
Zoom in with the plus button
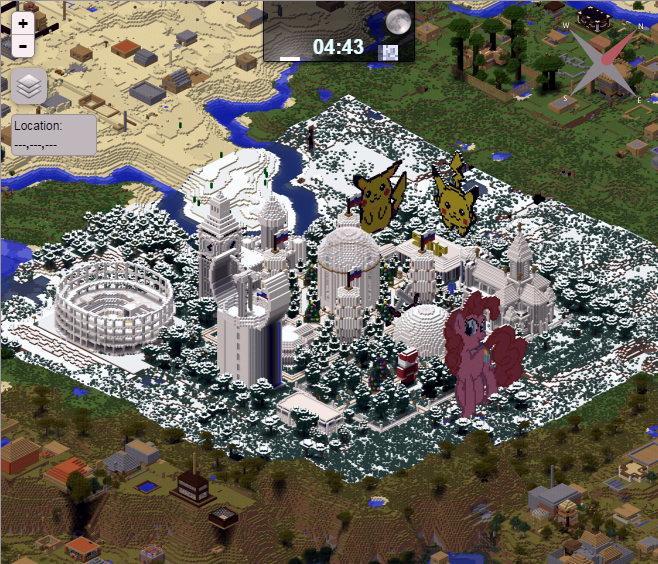(x=24, y=24)
